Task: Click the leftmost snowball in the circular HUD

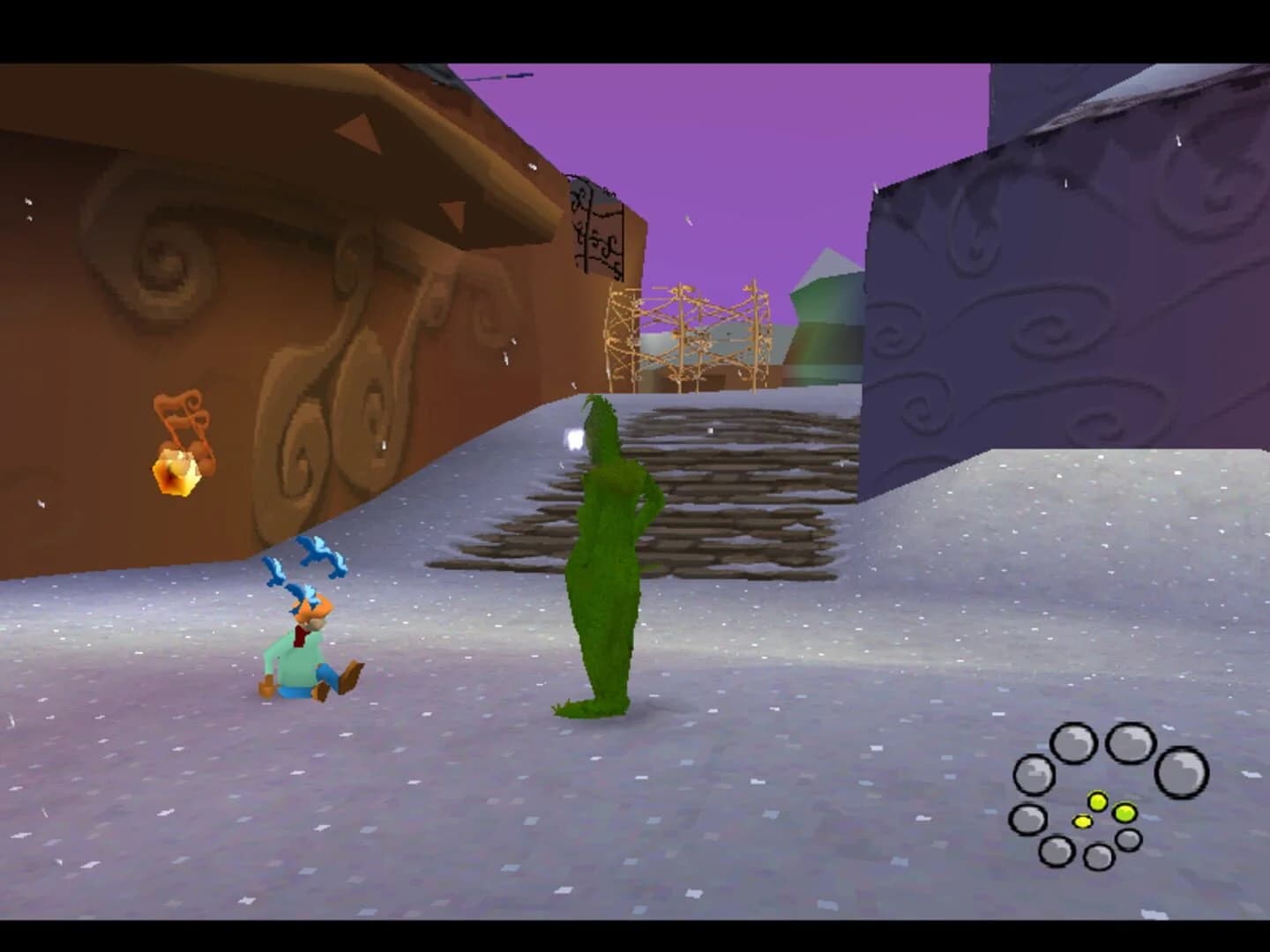Action: [x=1028, y=819]
